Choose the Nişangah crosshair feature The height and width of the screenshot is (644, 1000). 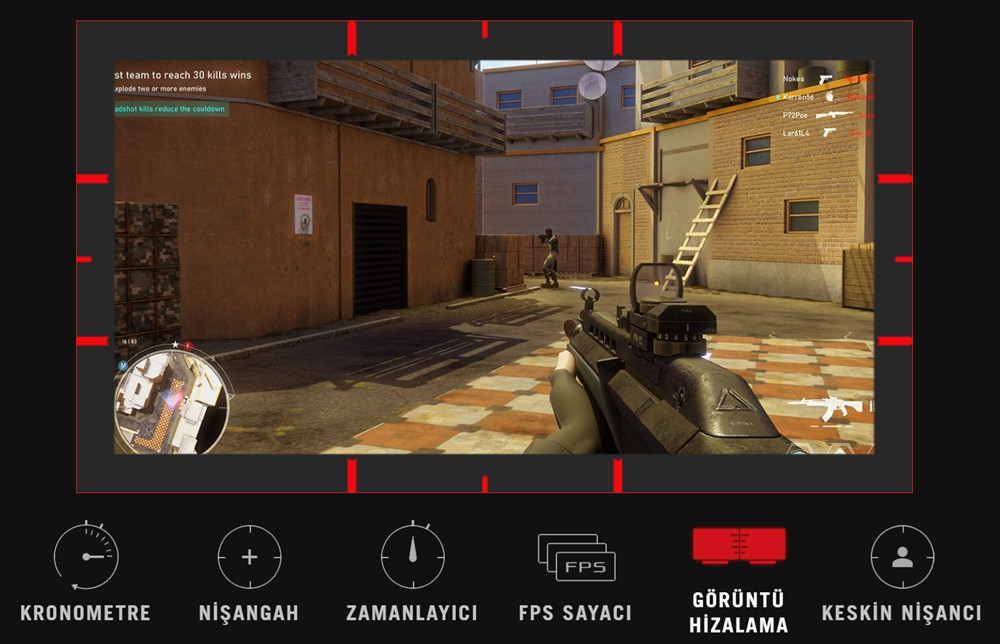[249, 557]
